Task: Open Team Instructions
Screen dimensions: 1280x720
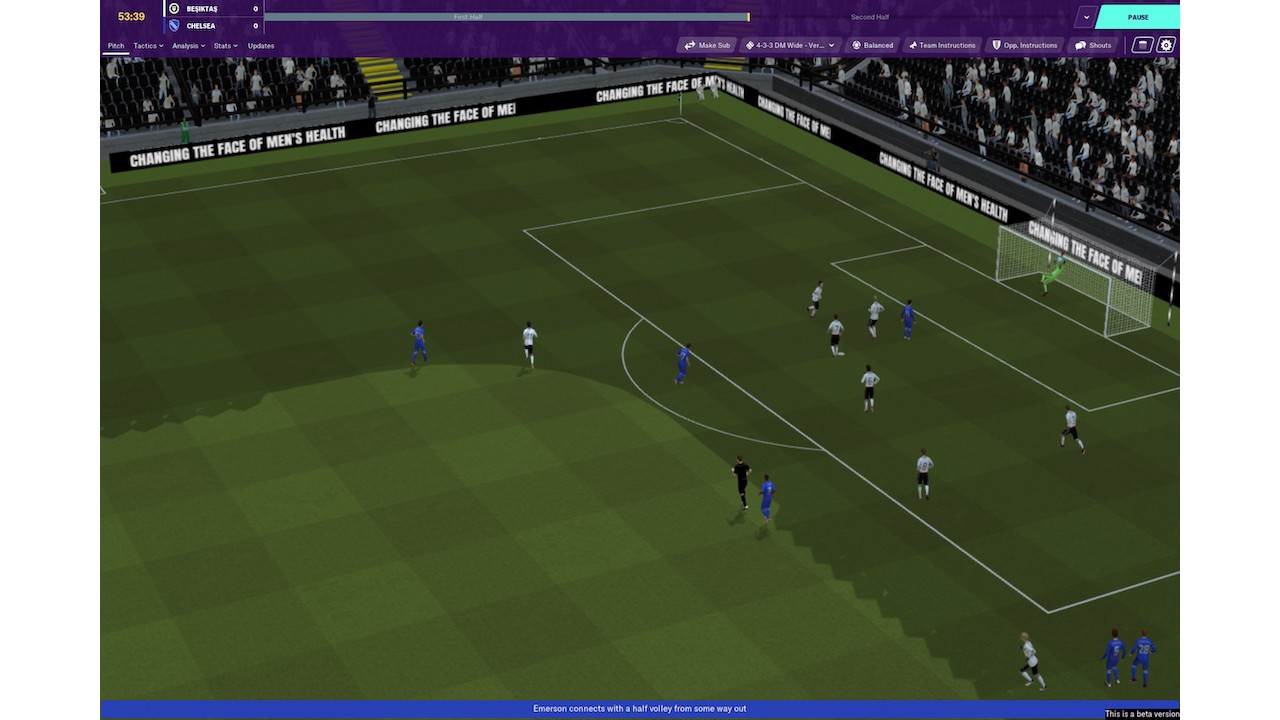Action: (x=941, y=45)
